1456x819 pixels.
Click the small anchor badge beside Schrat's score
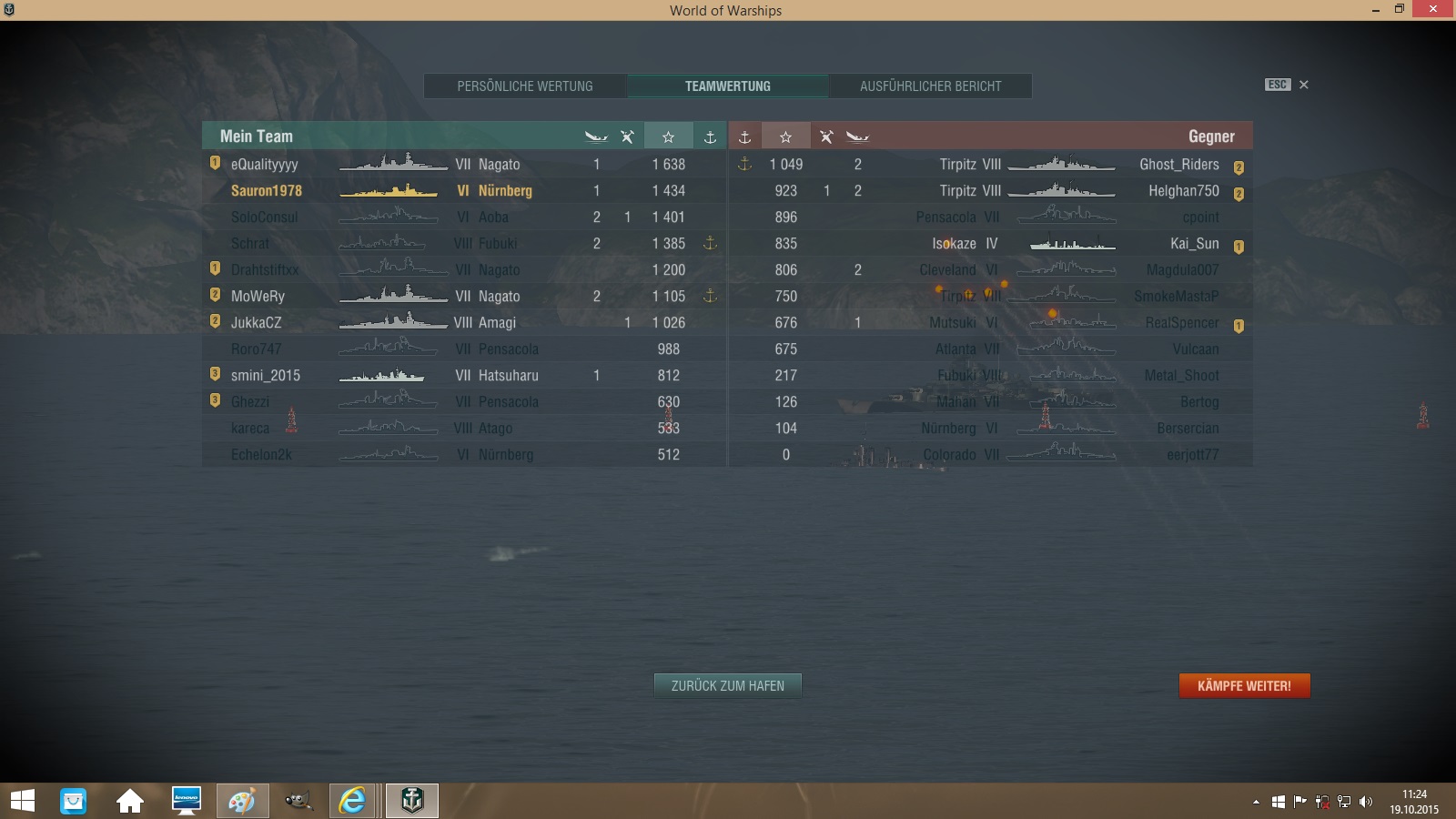point(711,243)
